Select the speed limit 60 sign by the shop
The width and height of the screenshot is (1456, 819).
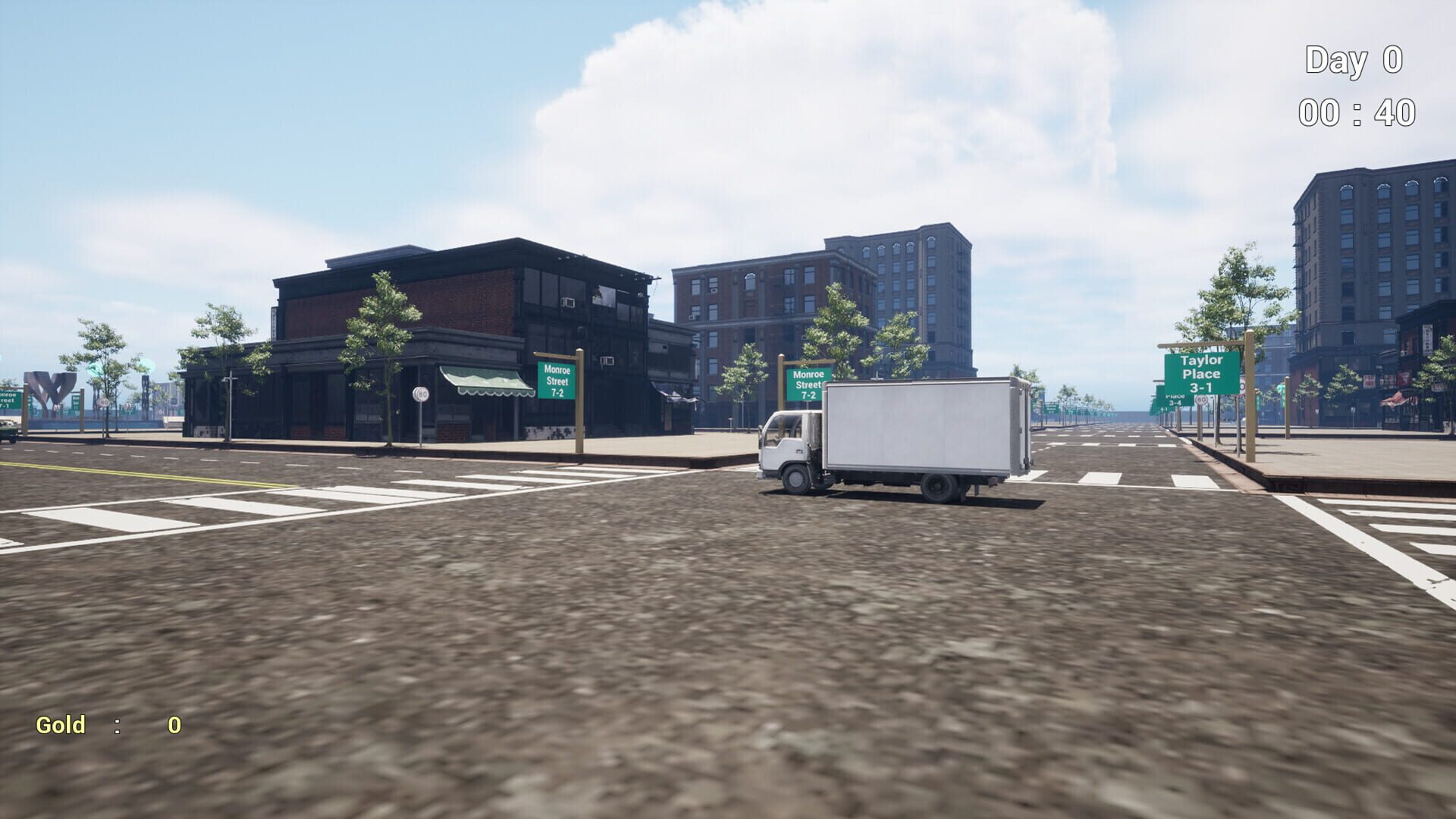[419, 395]
